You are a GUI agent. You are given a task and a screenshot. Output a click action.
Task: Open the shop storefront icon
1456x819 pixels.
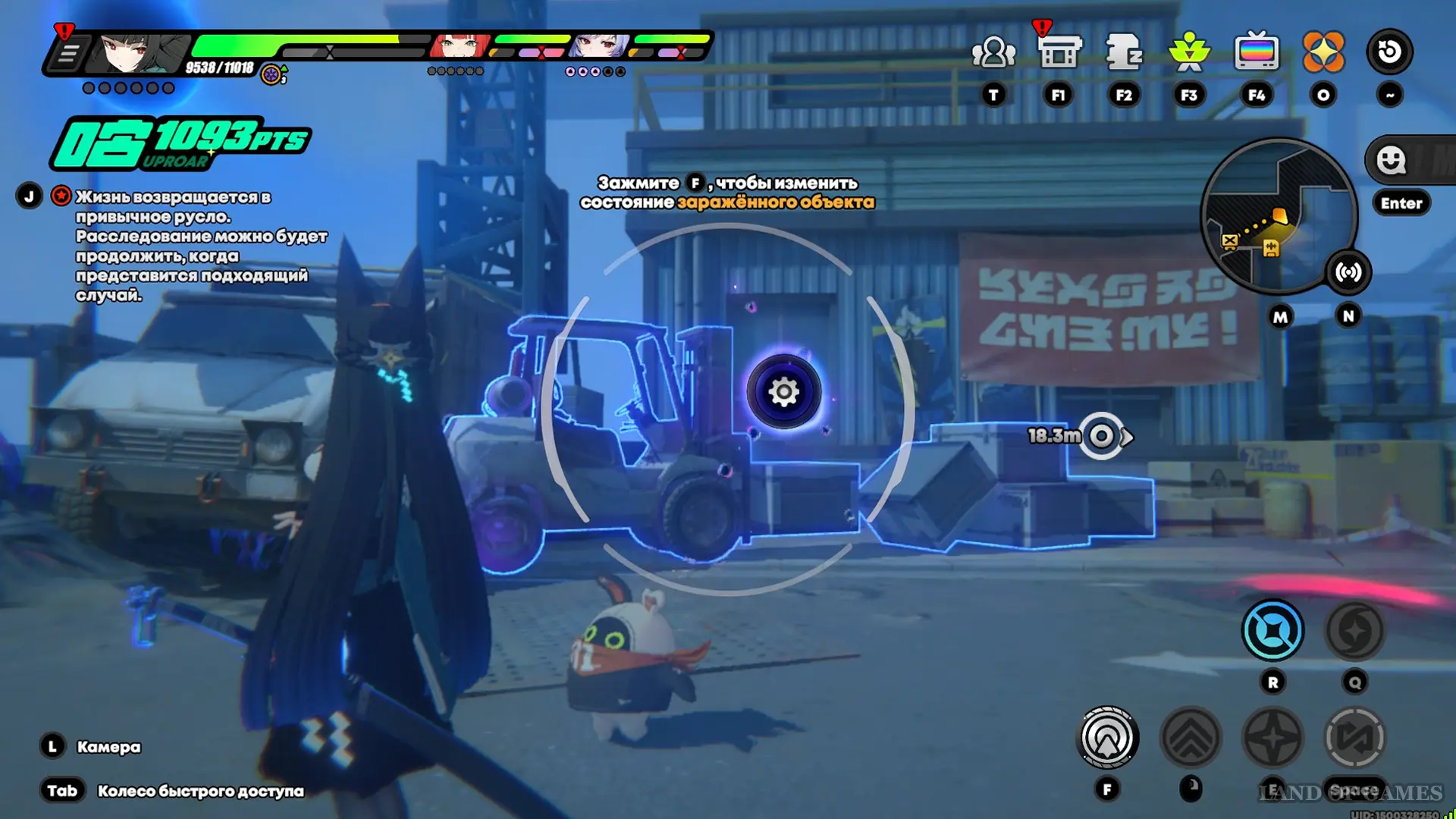tap(1059, 52)
